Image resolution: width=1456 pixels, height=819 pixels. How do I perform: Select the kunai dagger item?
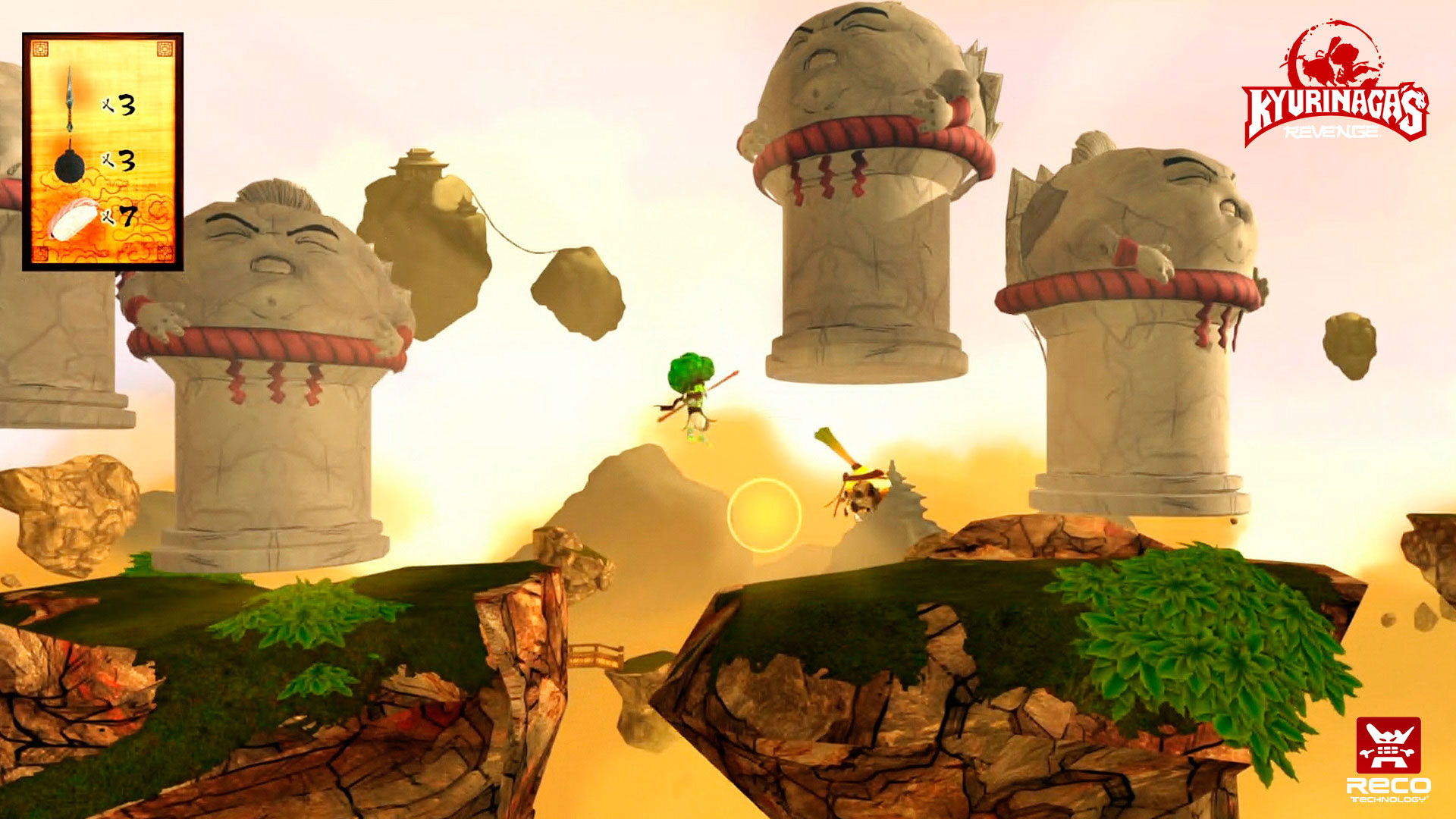pos(70,99)
